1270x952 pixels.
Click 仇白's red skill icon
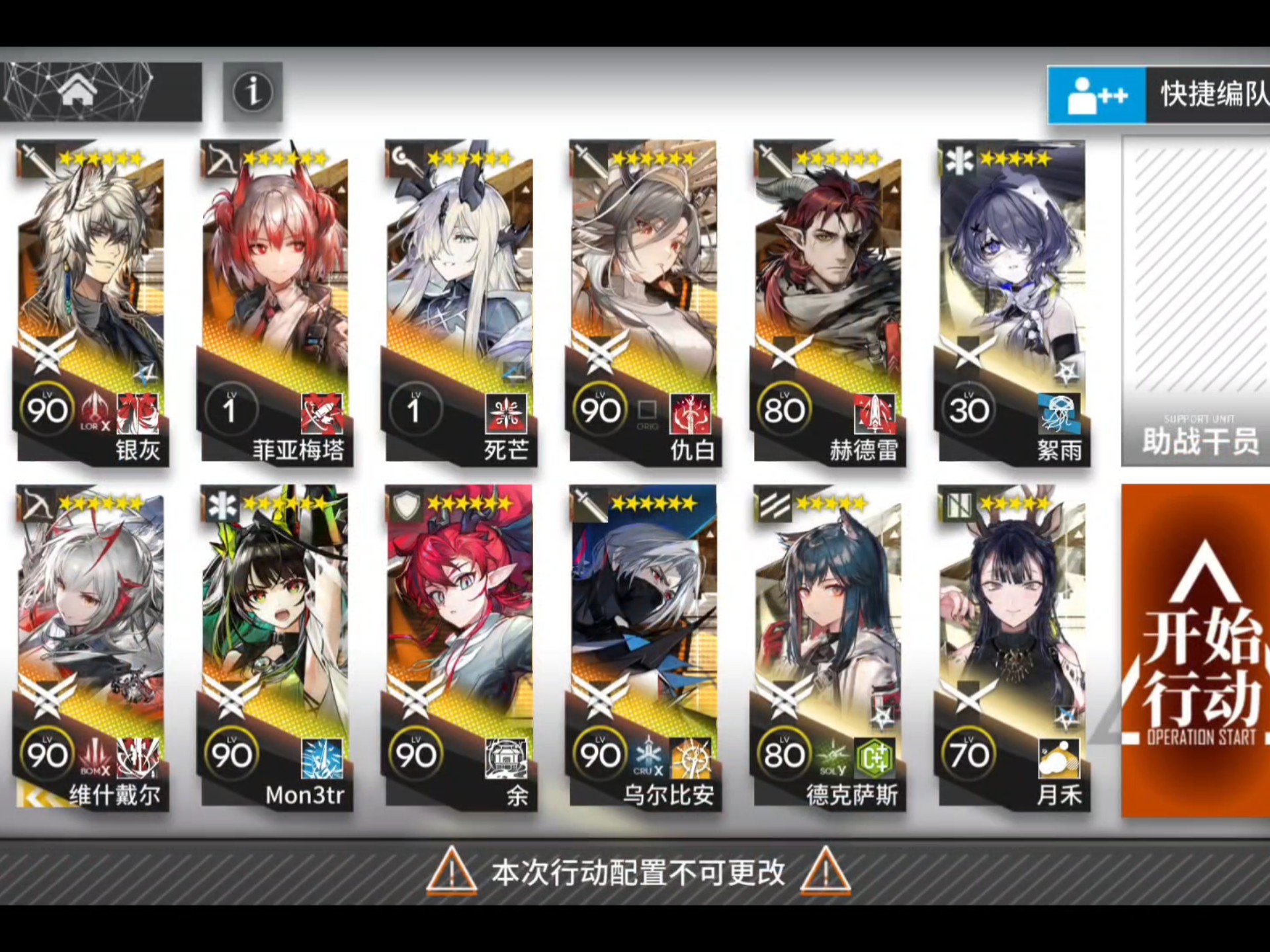[x=691, y=415]
